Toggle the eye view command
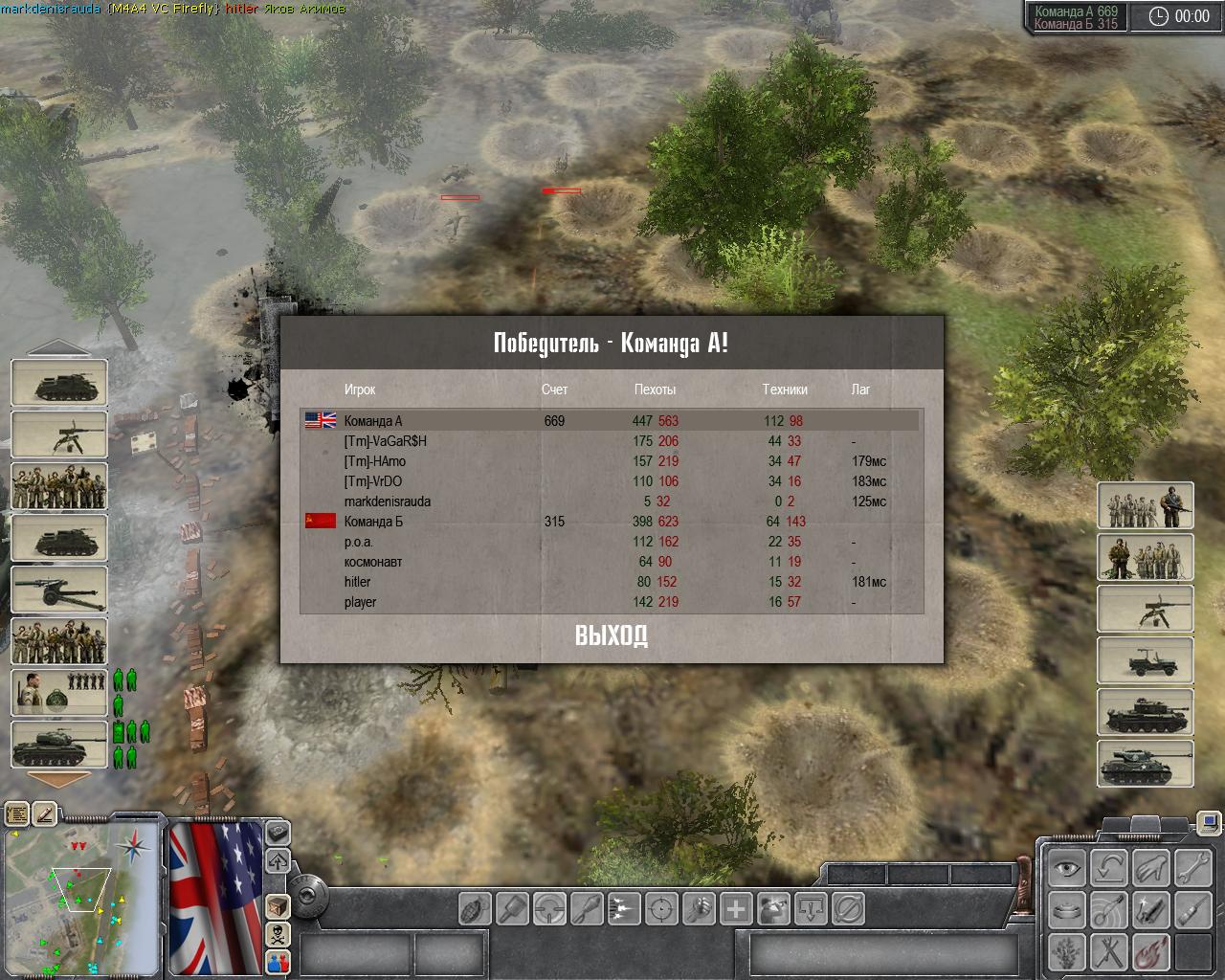The width and height of the screenshot is (1225, 980). point(1064,869)
